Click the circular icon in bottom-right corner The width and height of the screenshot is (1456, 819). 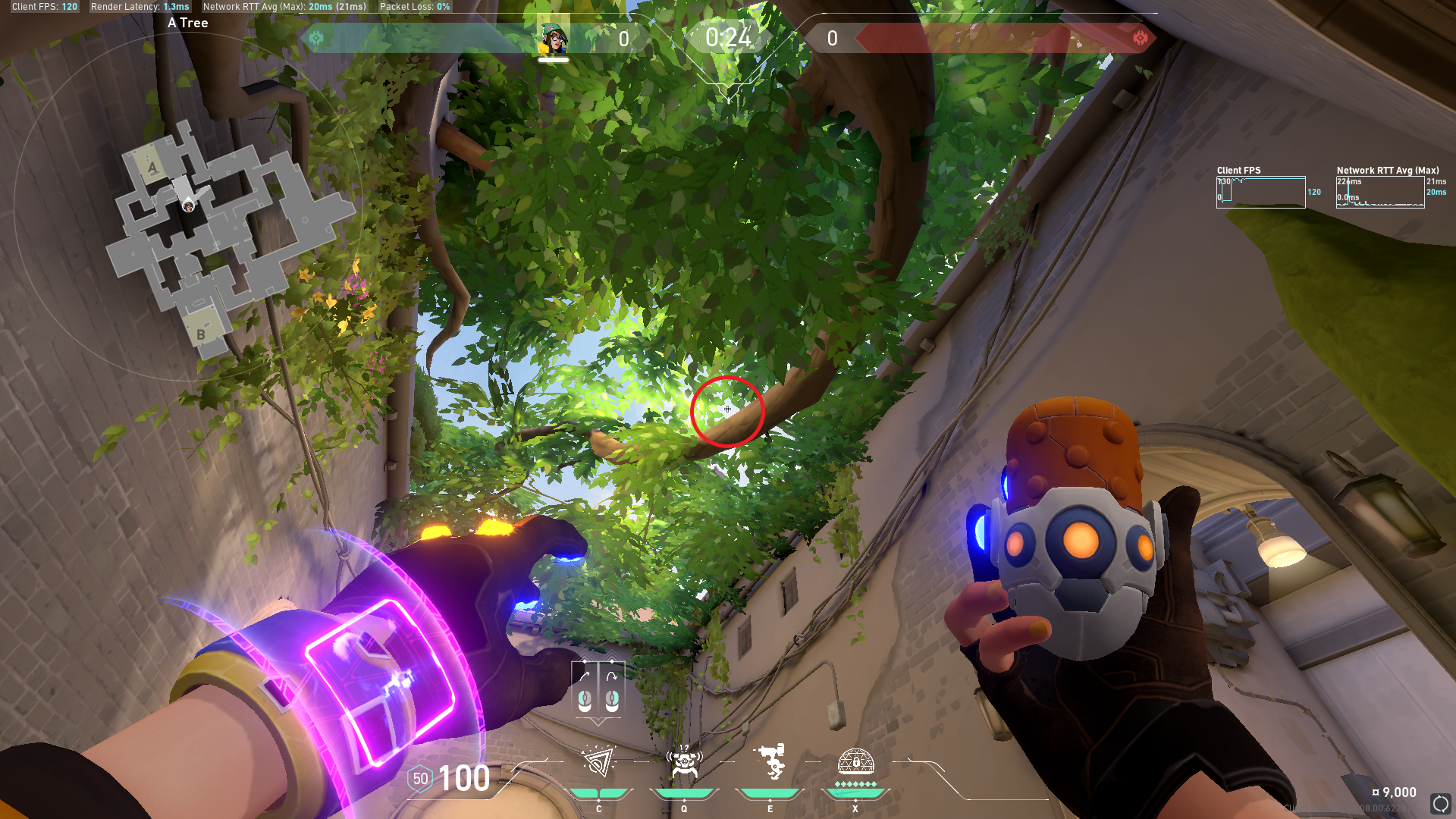pos(1440,804)
